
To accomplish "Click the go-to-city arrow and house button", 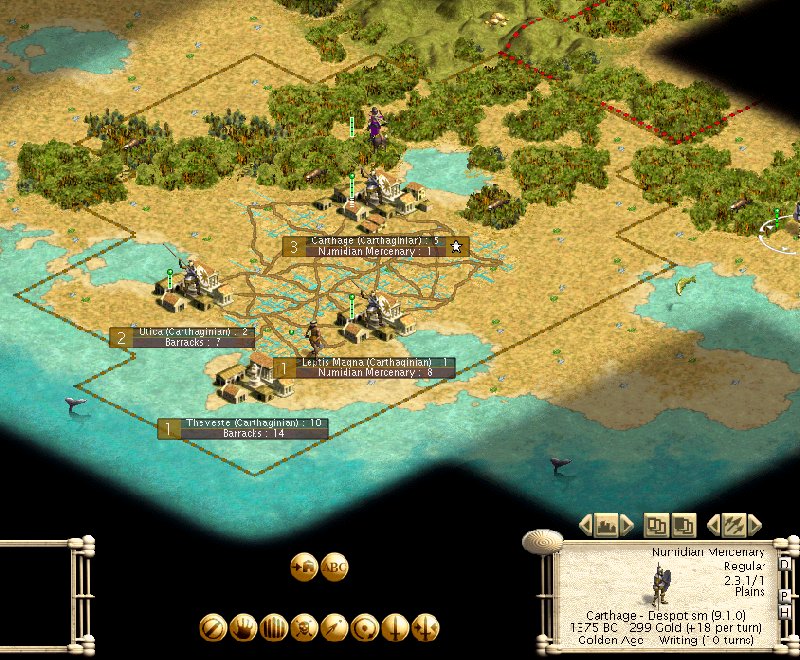I will click(x=304, y=567).
